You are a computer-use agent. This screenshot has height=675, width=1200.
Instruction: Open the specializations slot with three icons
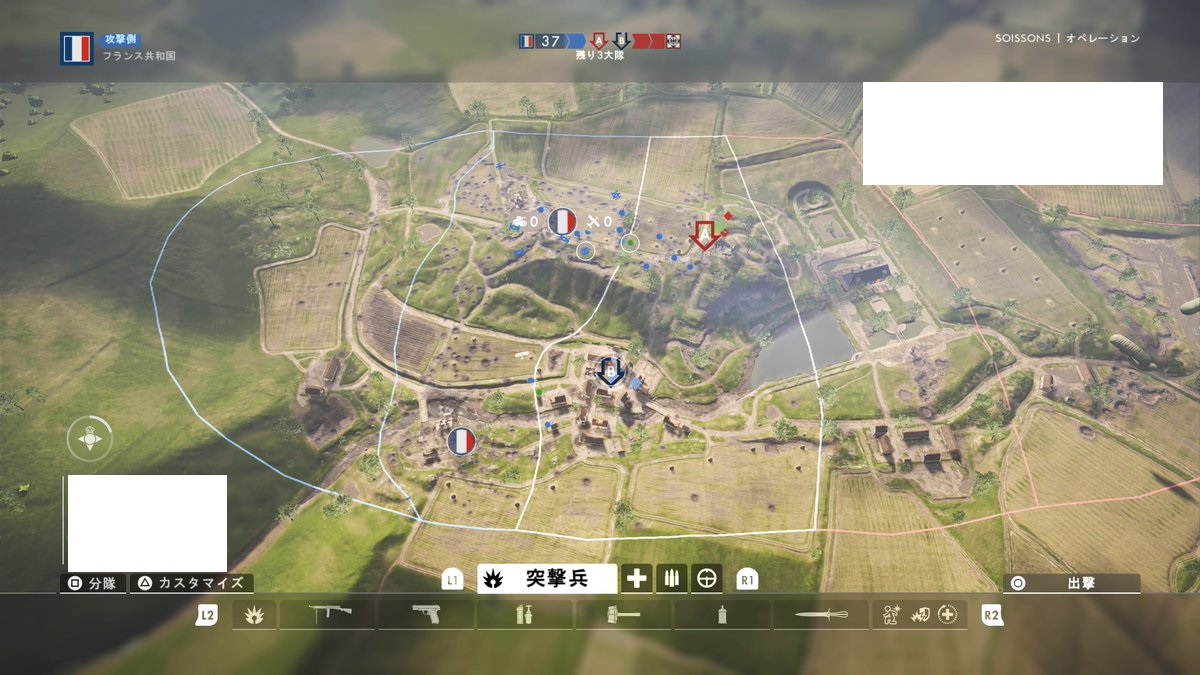(x=920, y=615)
